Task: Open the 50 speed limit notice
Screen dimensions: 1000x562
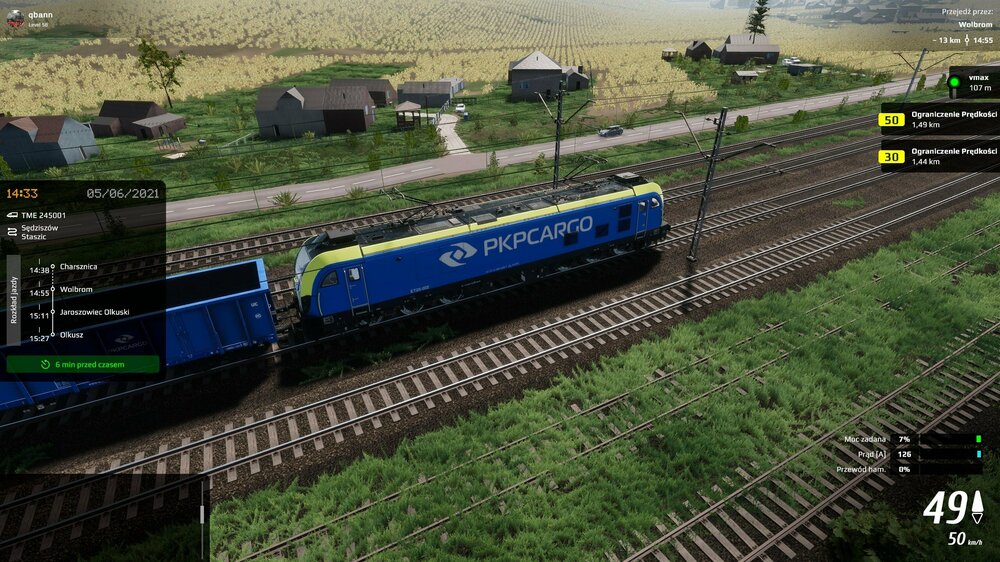Action: pyautogui.click(x=890, y=120)
